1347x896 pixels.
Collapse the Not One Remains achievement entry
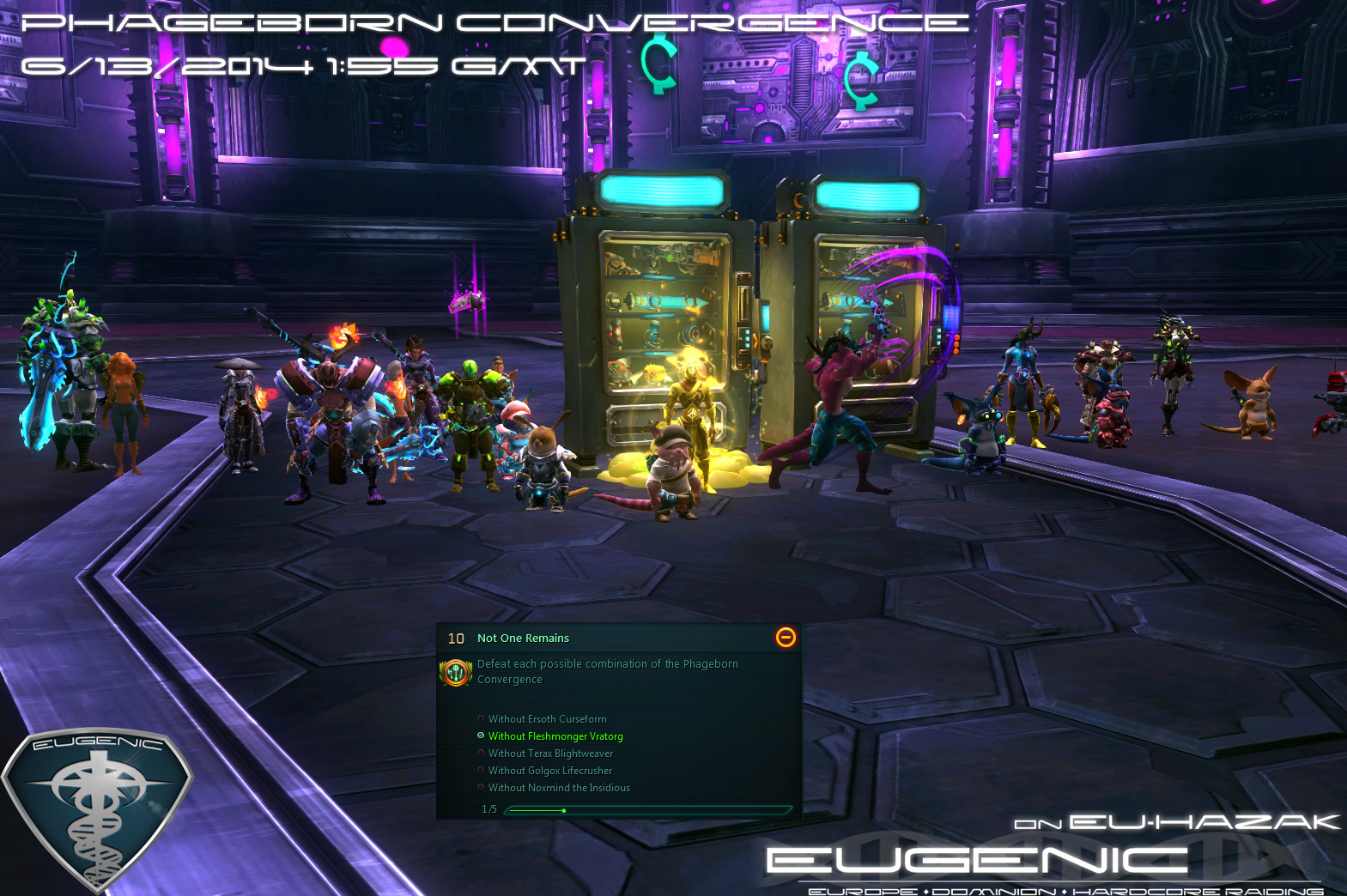coord(786,637)
